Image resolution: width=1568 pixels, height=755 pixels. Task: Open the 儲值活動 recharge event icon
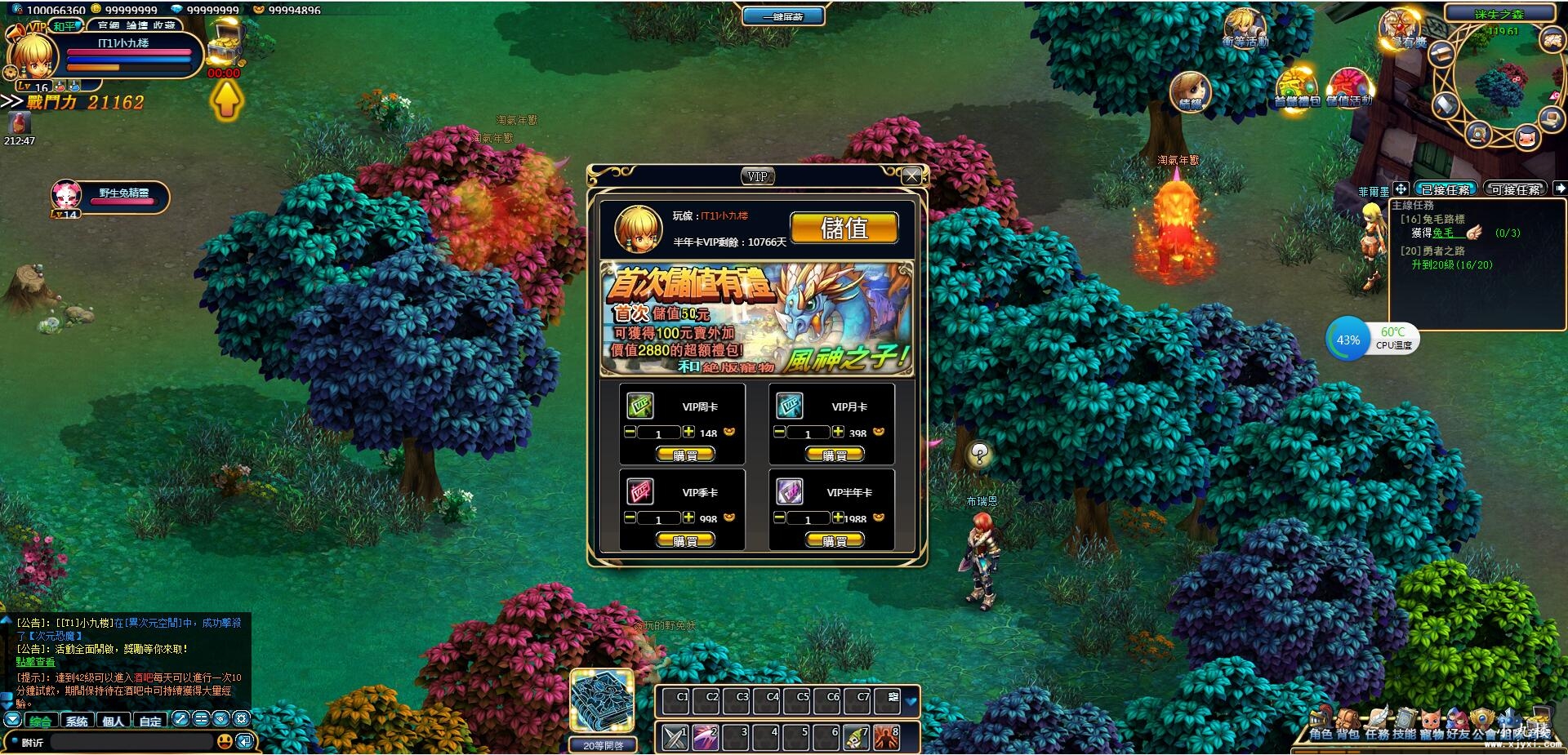click(x=1349, y=85)
